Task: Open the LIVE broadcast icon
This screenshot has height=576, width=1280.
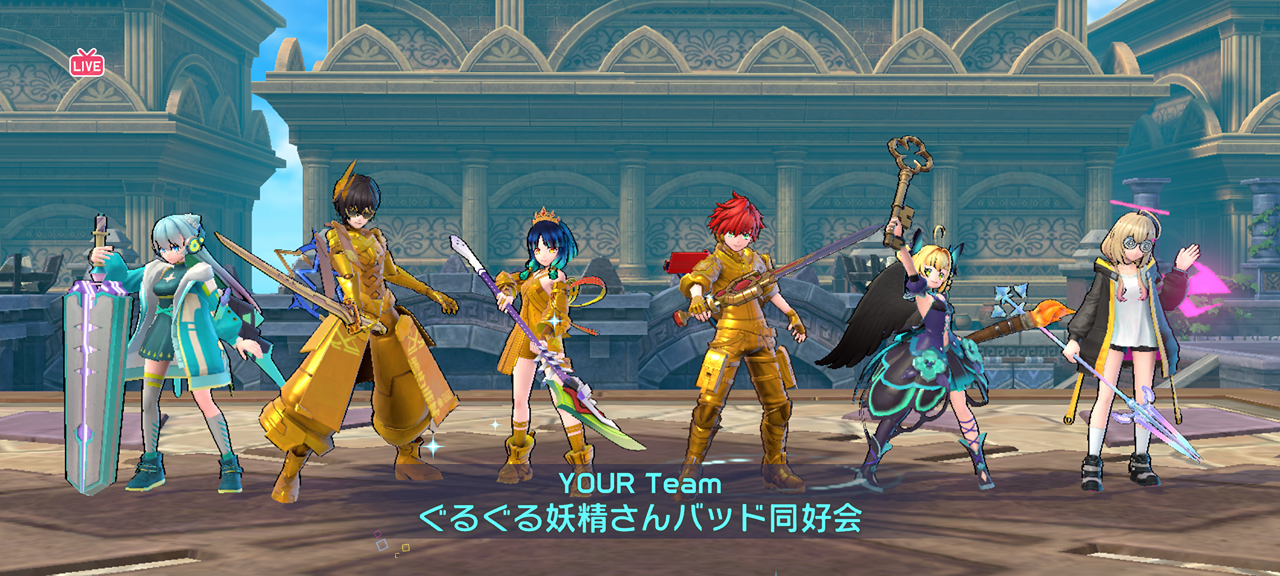Action: (87, 64)
